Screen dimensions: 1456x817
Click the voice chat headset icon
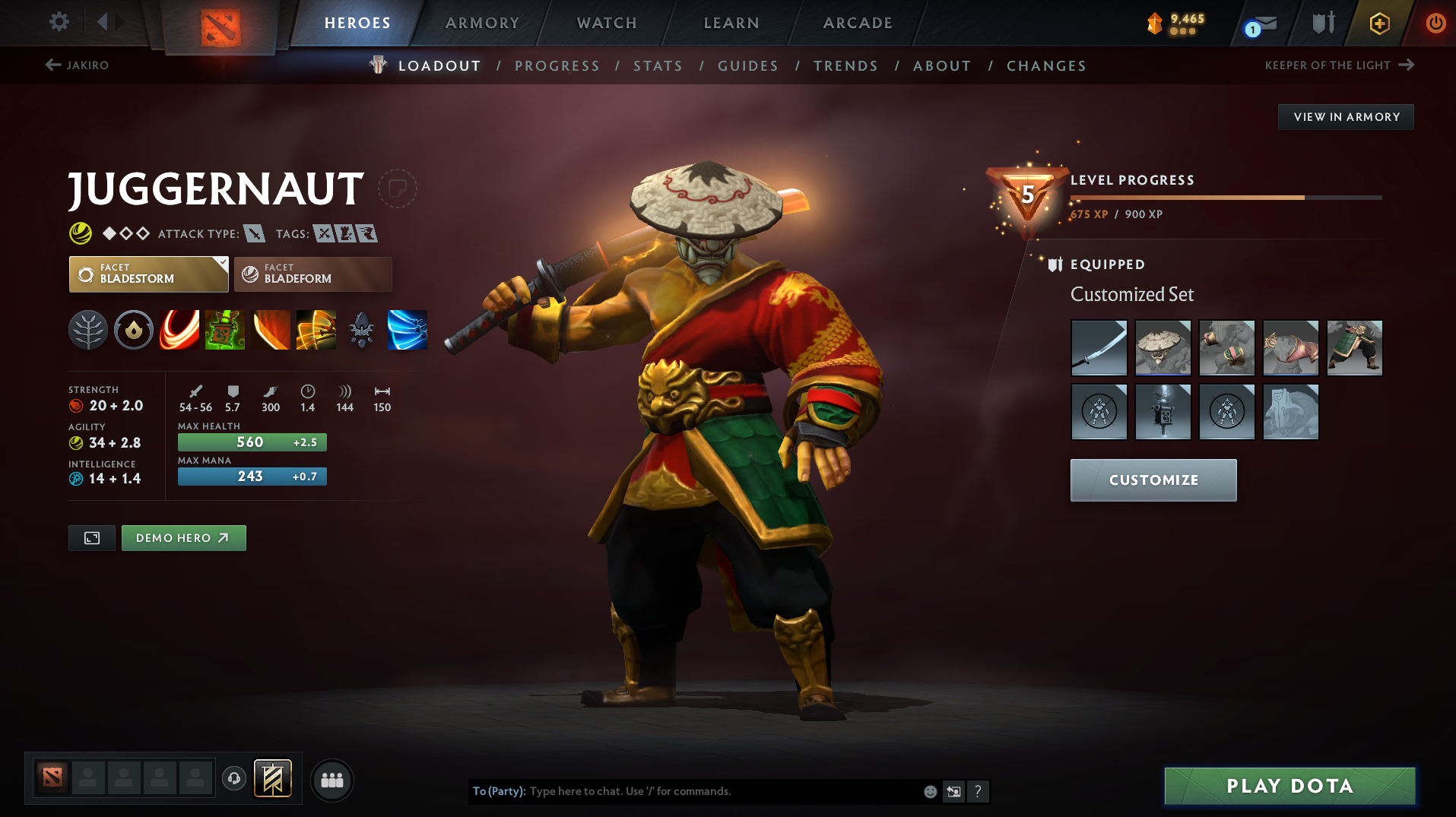(x=234, y=780)
